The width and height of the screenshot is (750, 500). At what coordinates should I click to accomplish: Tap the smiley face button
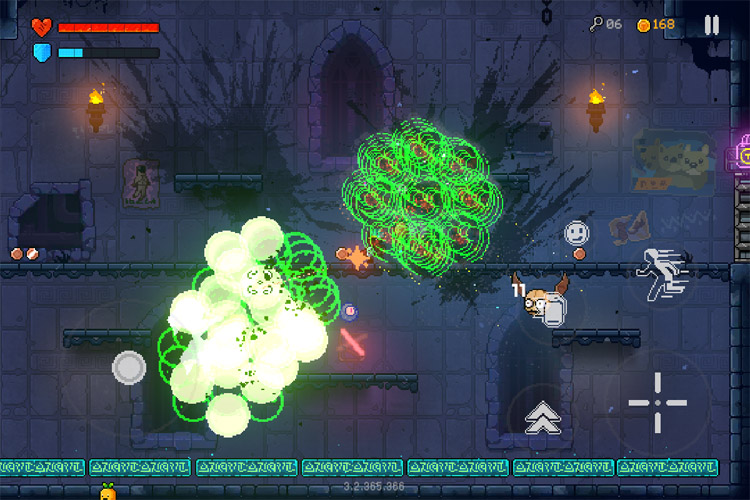point(576,233)
